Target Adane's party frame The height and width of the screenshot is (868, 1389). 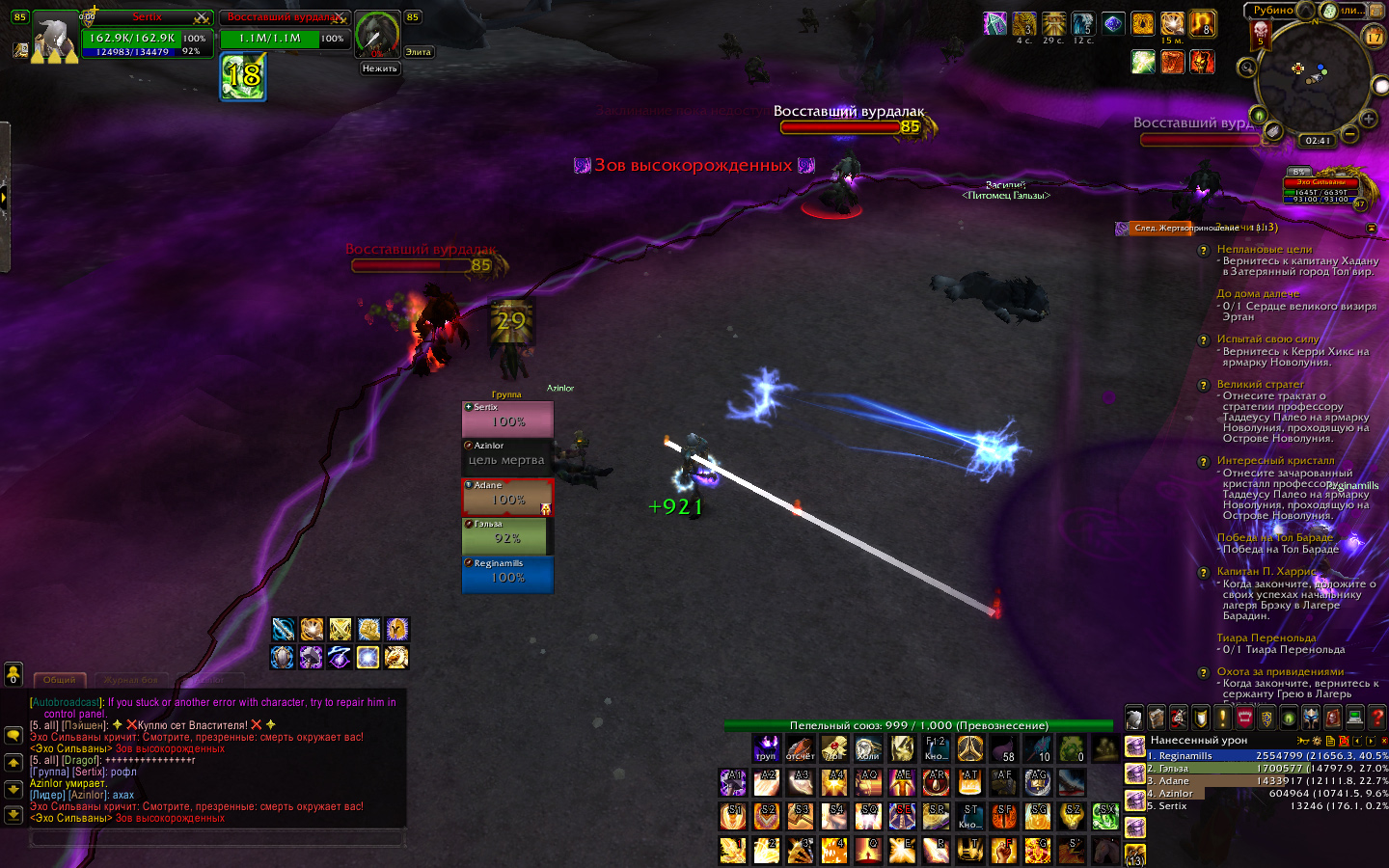click(507, 498)
